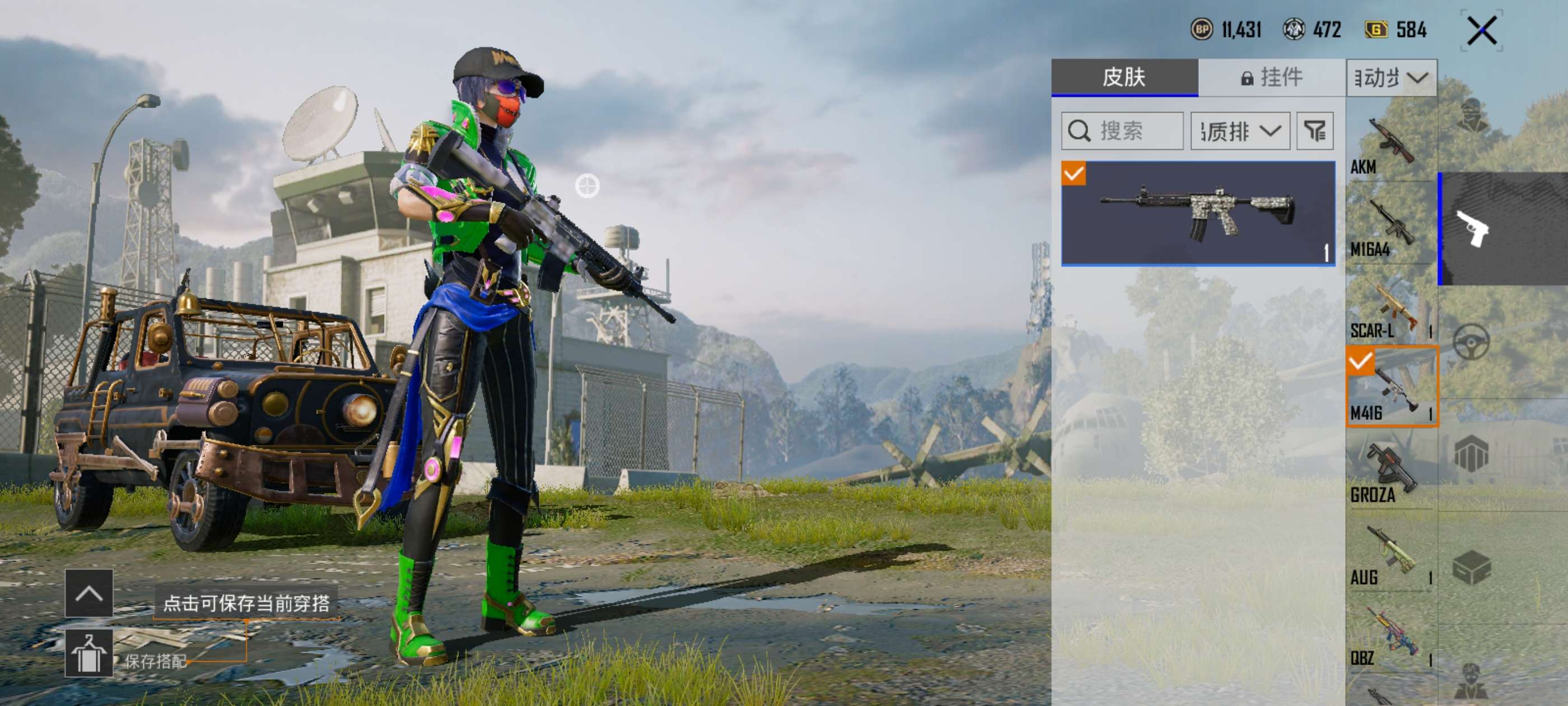Open the weapon type dropdown
This screenshot has height=706, width=1568.
(1392, 78)
